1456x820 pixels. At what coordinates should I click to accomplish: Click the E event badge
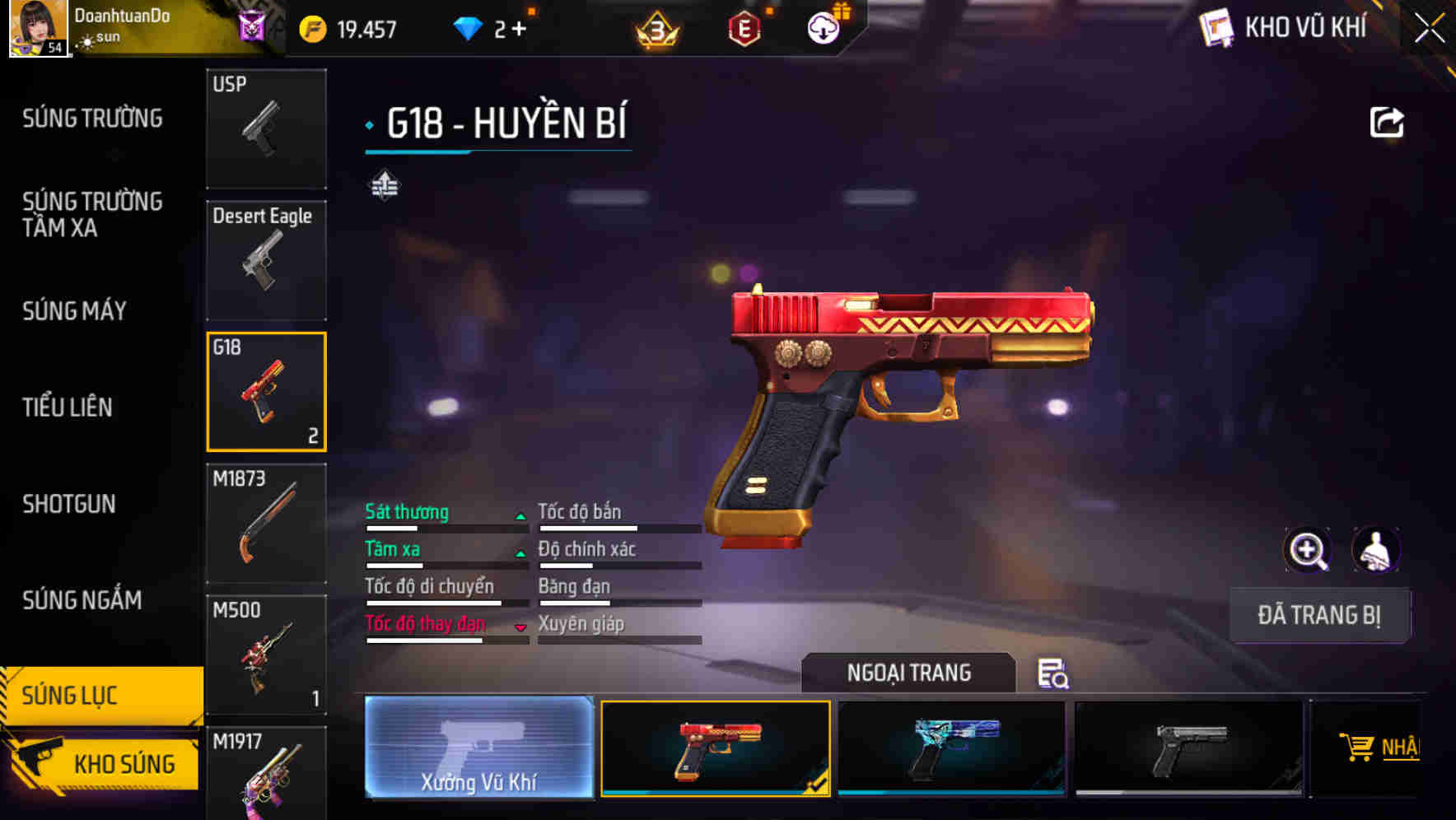[x=744, y=27]
